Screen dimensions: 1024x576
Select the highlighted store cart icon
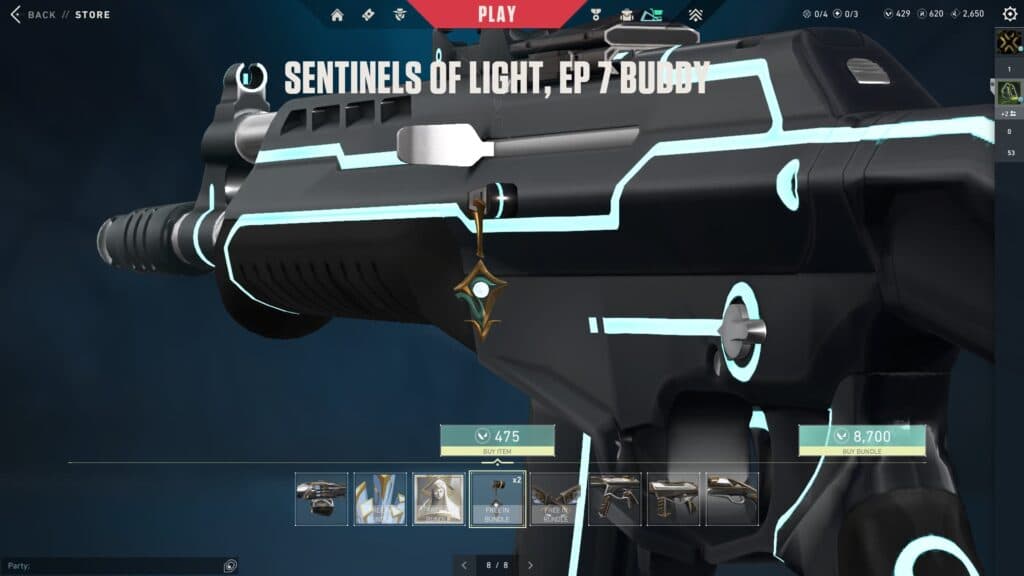coord(653,15)
